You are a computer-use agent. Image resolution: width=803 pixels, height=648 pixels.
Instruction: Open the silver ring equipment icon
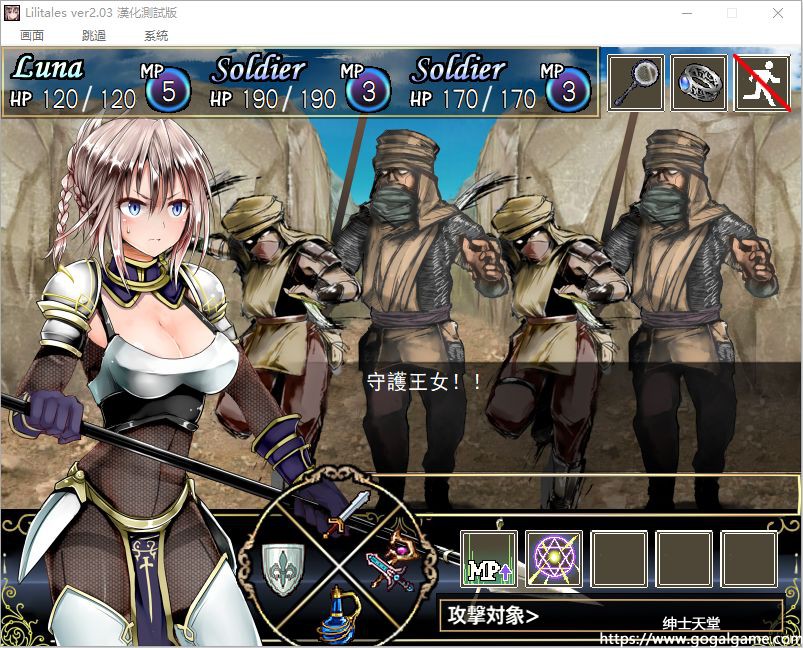tap(699, 83)
